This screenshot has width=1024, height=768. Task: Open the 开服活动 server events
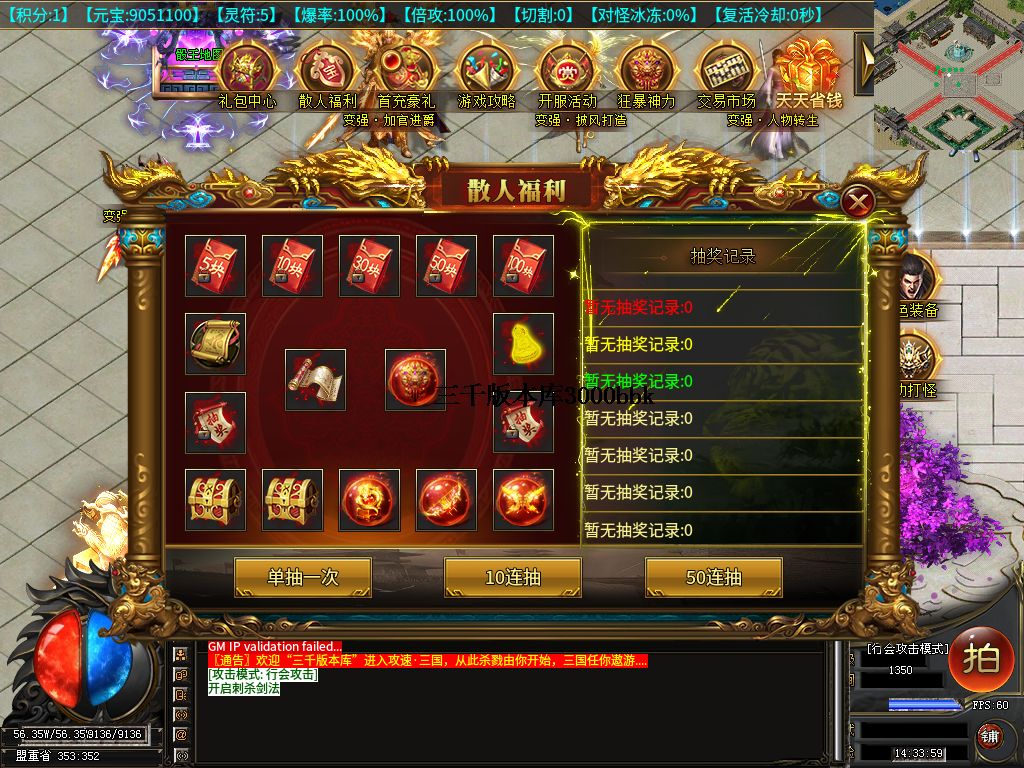(x=567, y=69)
